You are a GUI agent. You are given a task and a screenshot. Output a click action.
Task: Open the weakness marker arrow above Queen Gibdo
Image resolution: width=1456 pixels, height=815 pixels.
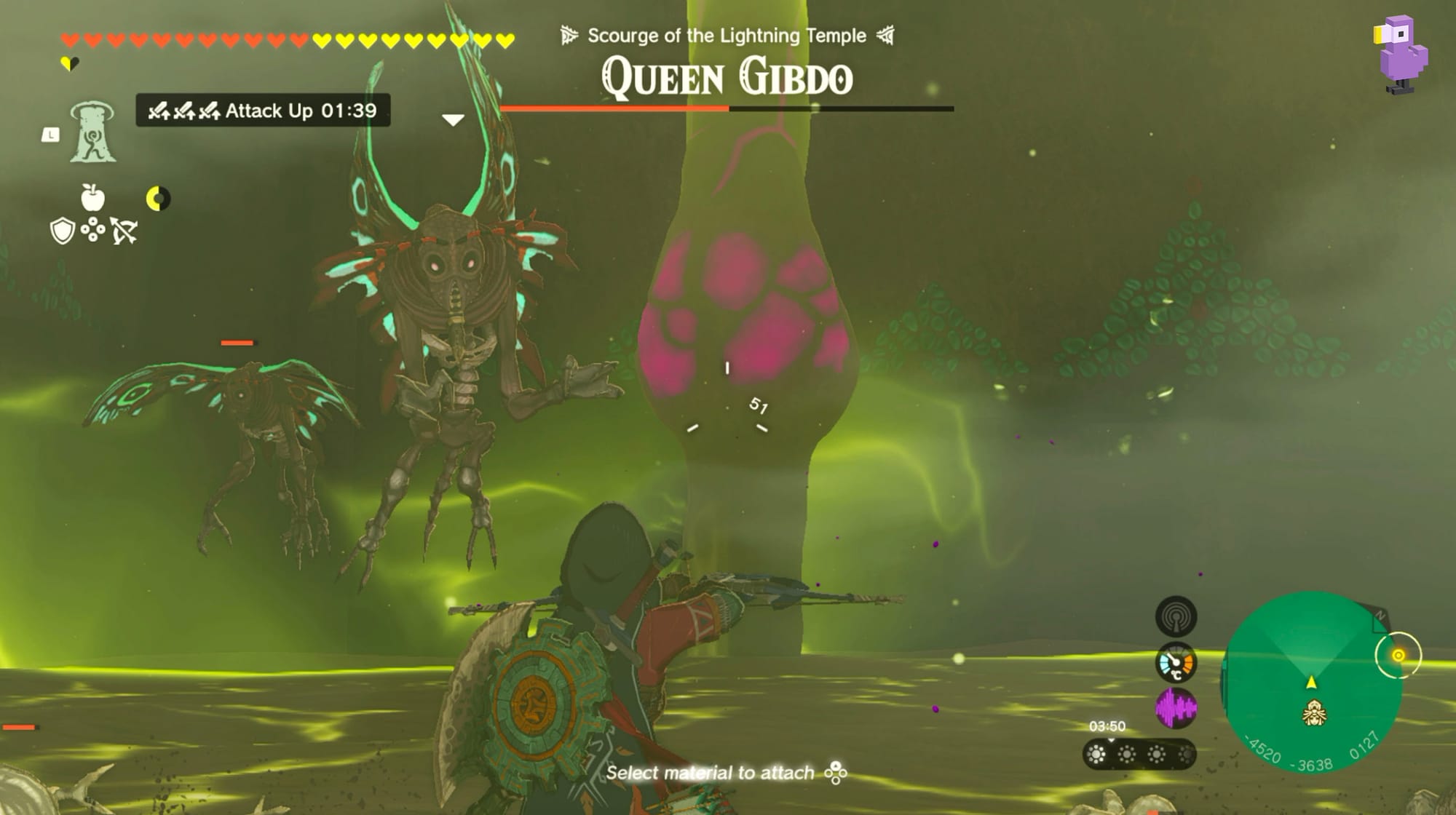click(454, 119)
